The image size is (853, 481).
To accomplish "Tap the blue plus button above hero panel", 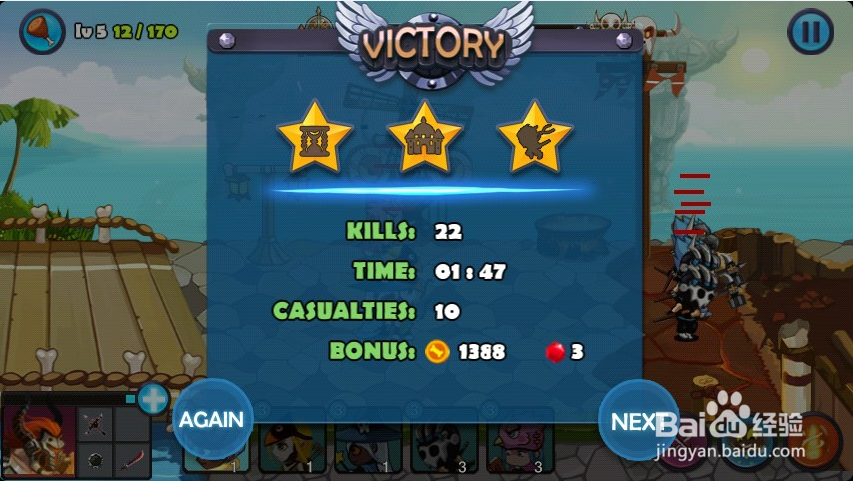I will [x=153, y=400].
